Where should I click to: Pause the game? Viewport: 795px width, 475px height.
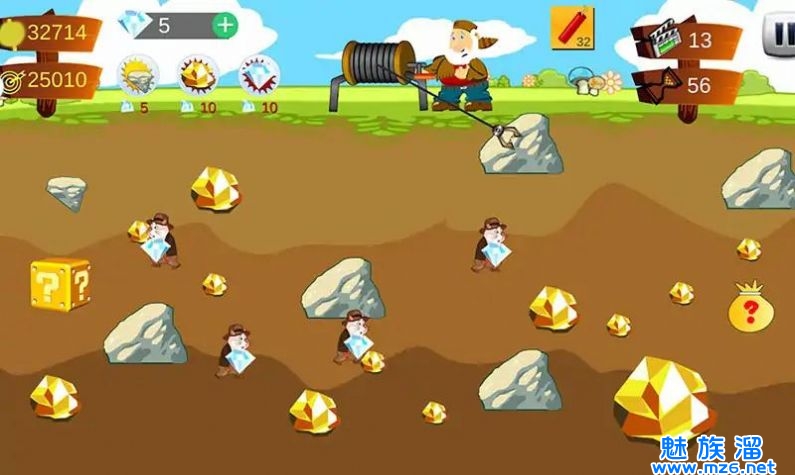tap(779, 35)
